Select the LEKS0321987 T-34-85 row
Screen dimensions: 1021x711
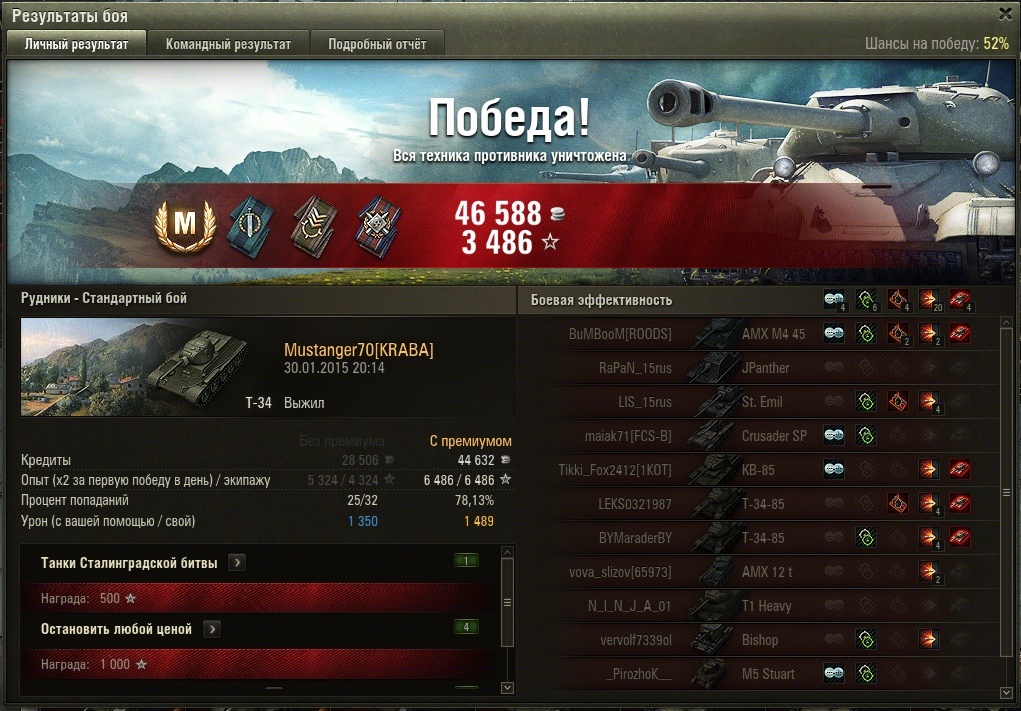(x=760, y=504)
